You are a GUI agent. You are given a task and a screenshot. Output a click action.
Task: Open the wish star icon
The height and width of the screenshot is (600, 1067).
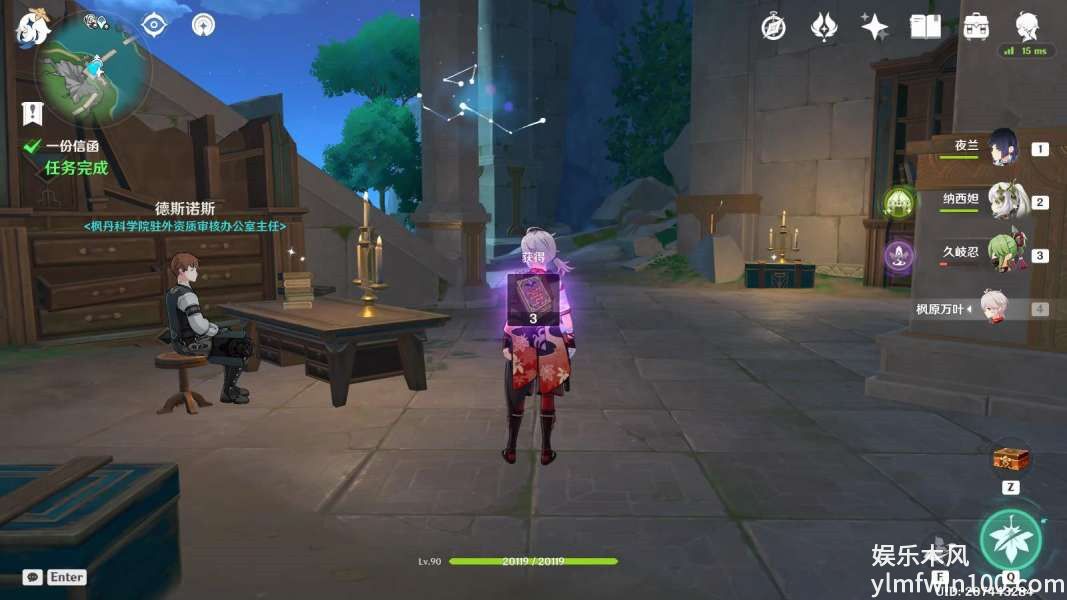[875, 27]
